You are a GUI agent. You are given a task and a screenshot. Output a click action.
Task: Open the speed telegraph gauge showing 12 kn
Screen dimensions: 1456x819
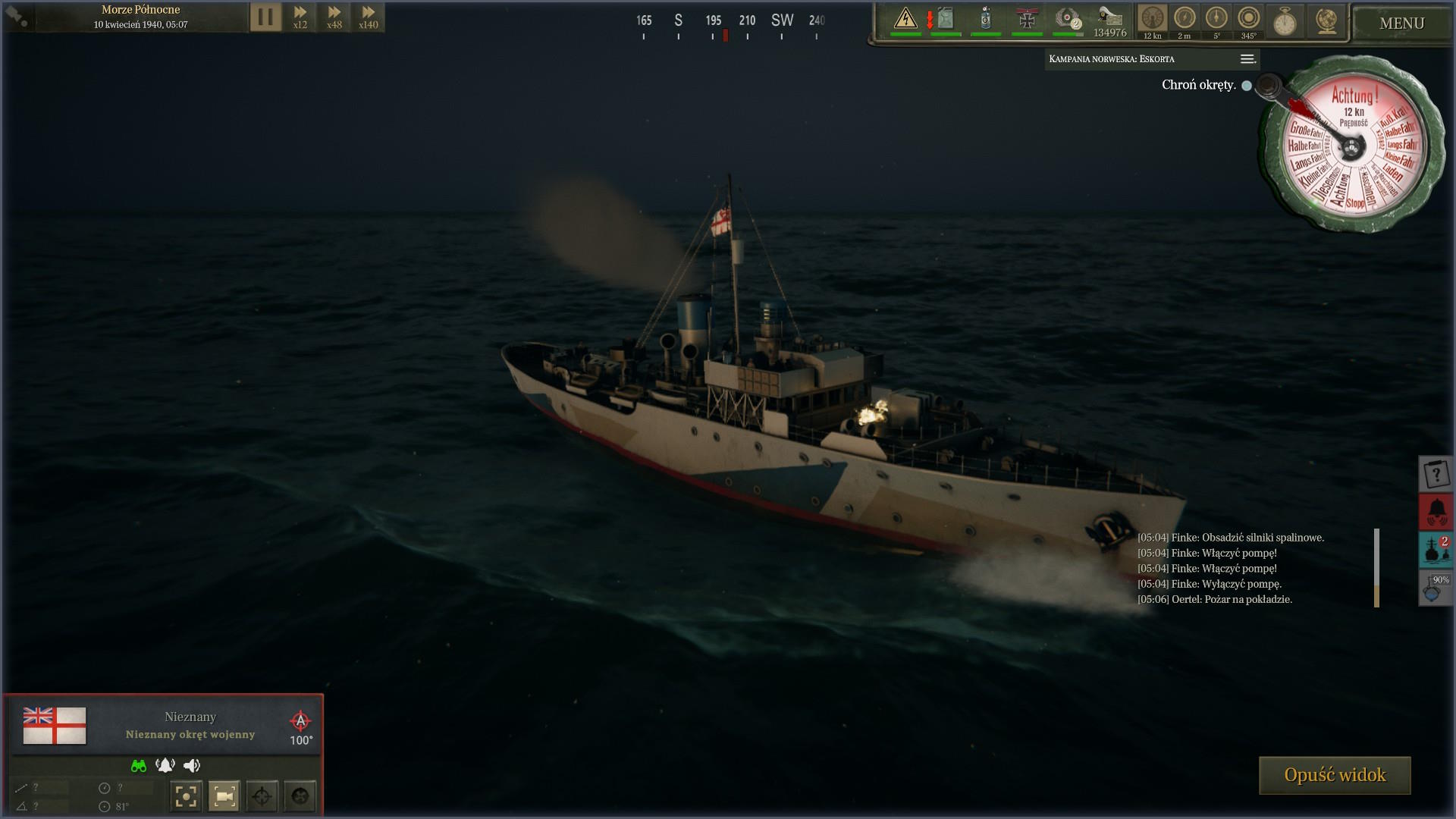pyautogui.click(x=1153, y=20)
